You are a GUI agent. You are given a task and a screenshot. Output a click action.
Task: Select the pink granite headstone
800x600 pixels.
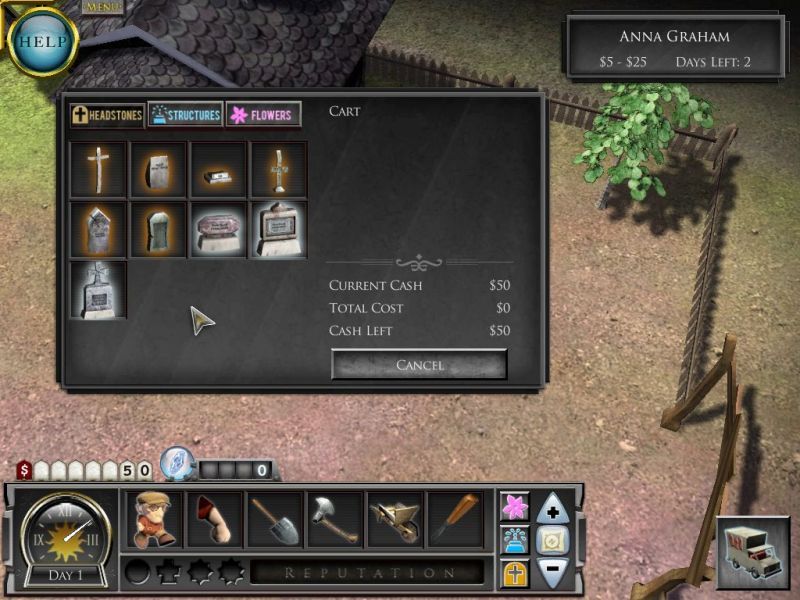(x=218, y=230)
